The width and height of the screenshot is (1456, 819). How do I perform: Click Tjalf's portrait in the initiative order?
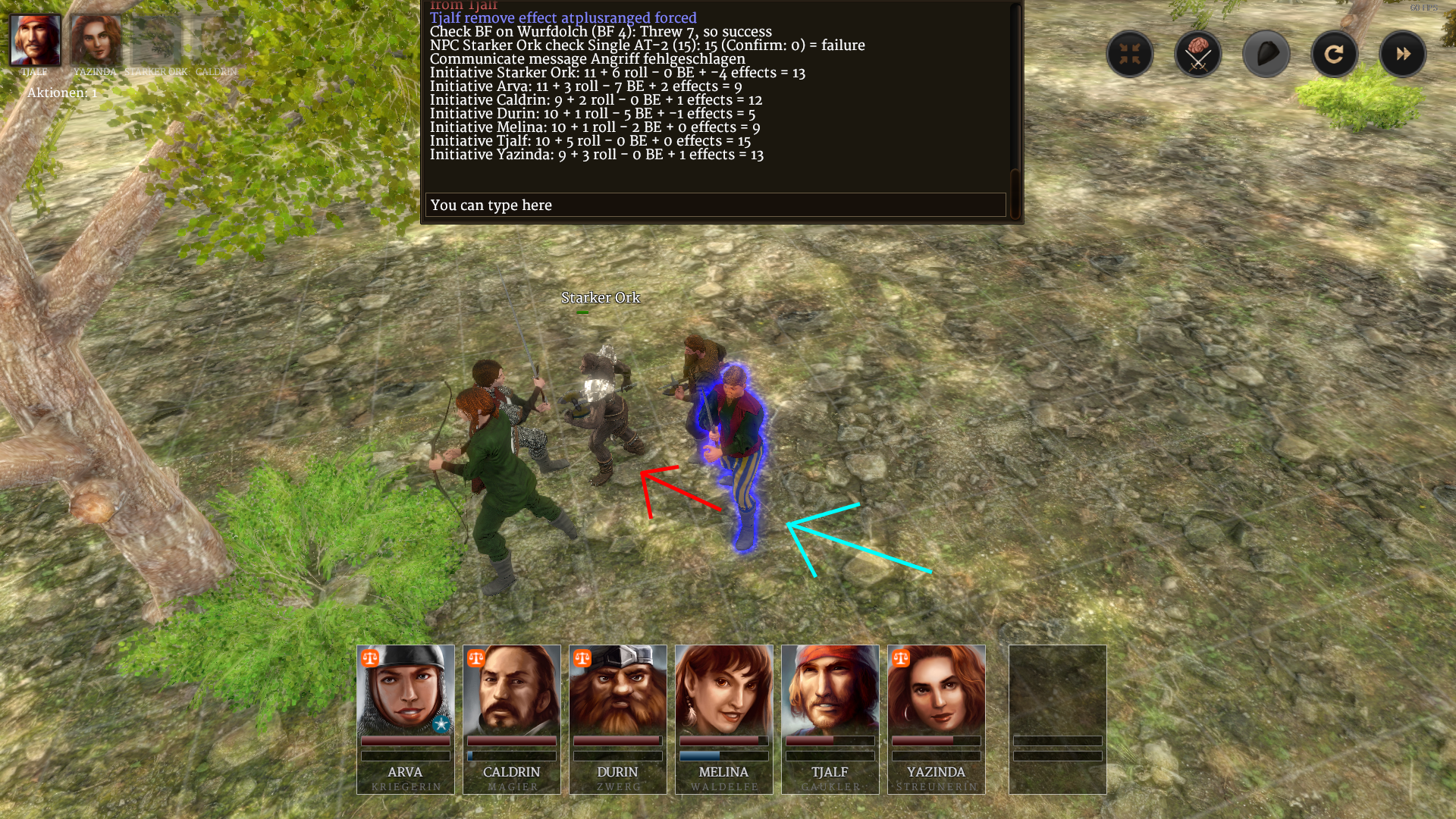point(35,41)
